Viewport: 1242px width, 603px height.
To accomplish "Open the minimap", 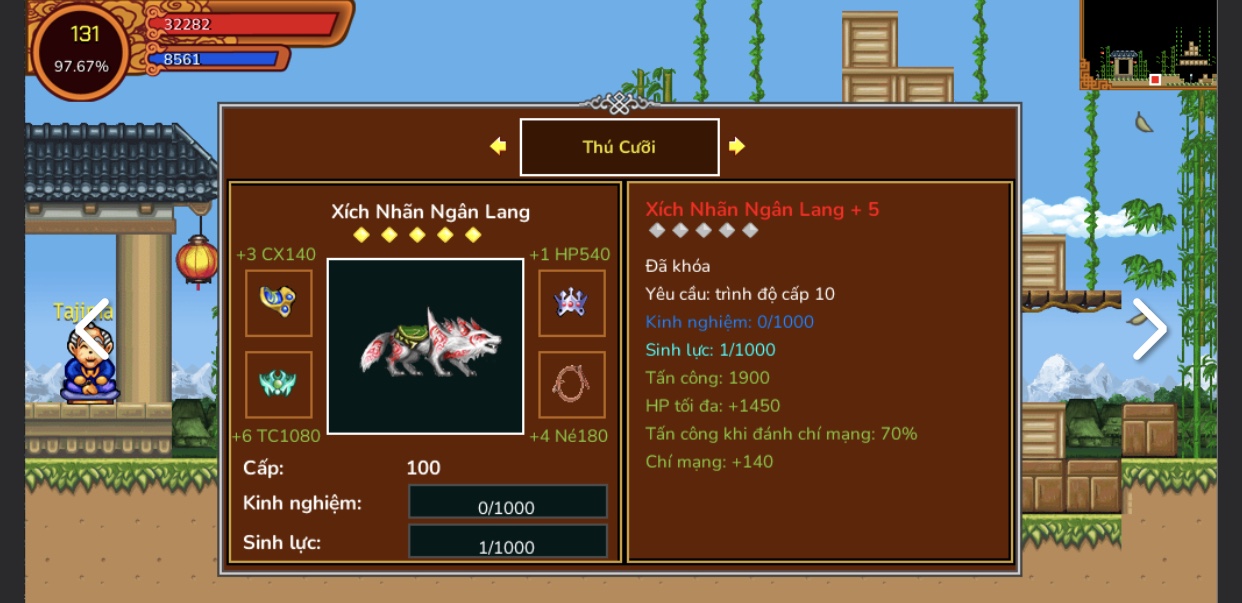I will click(1148, 45).
